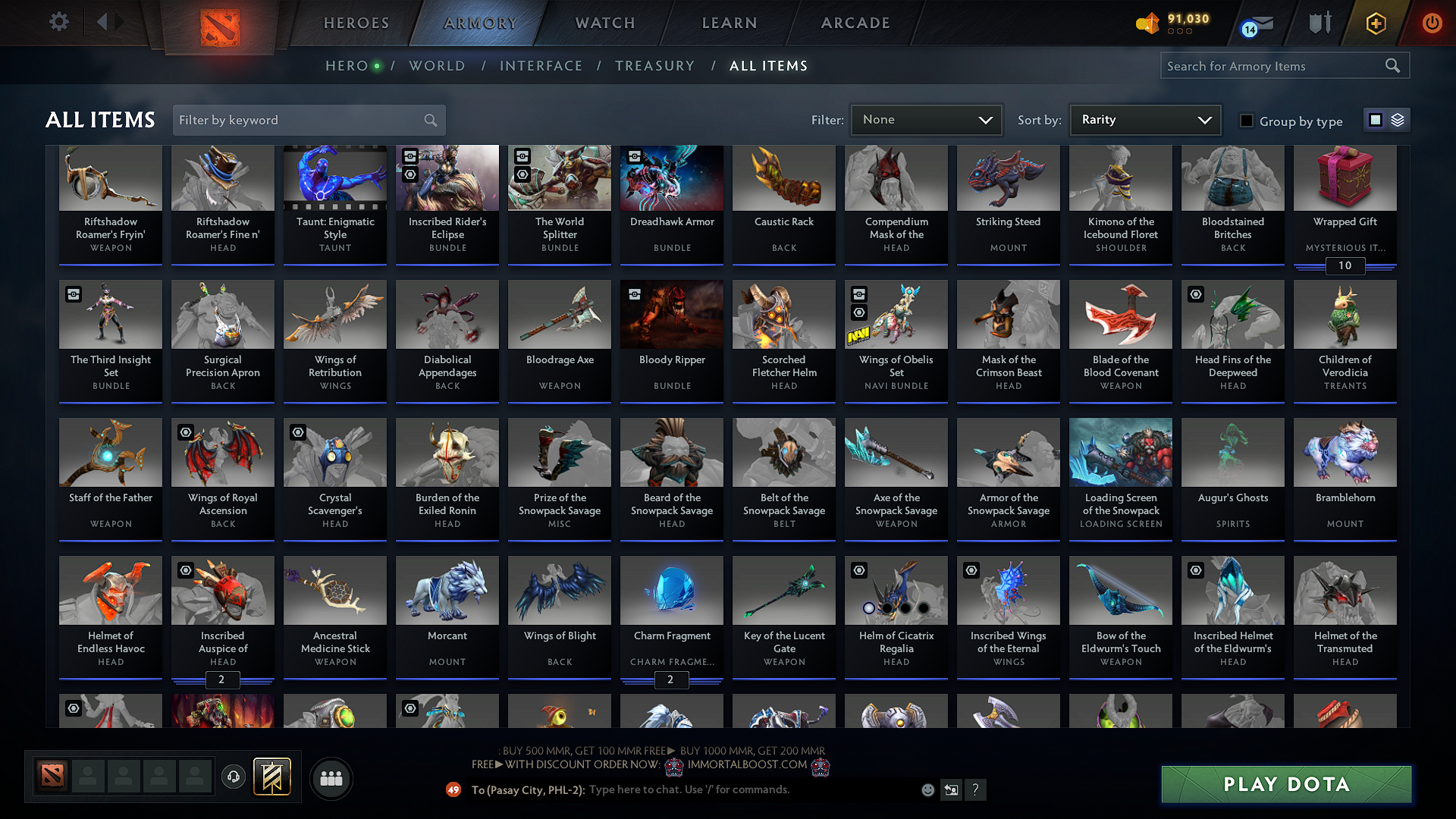Enable voice chat with the headset icon
The image size is (1456, 819).
[233, 778]
